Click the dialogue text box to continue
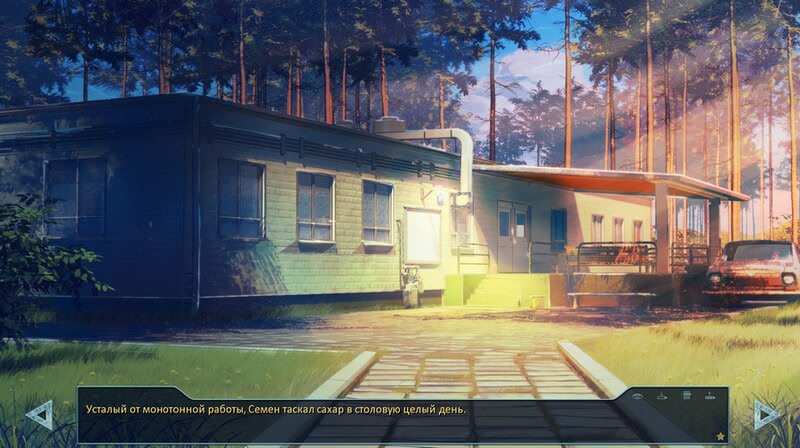 point(350,415)
